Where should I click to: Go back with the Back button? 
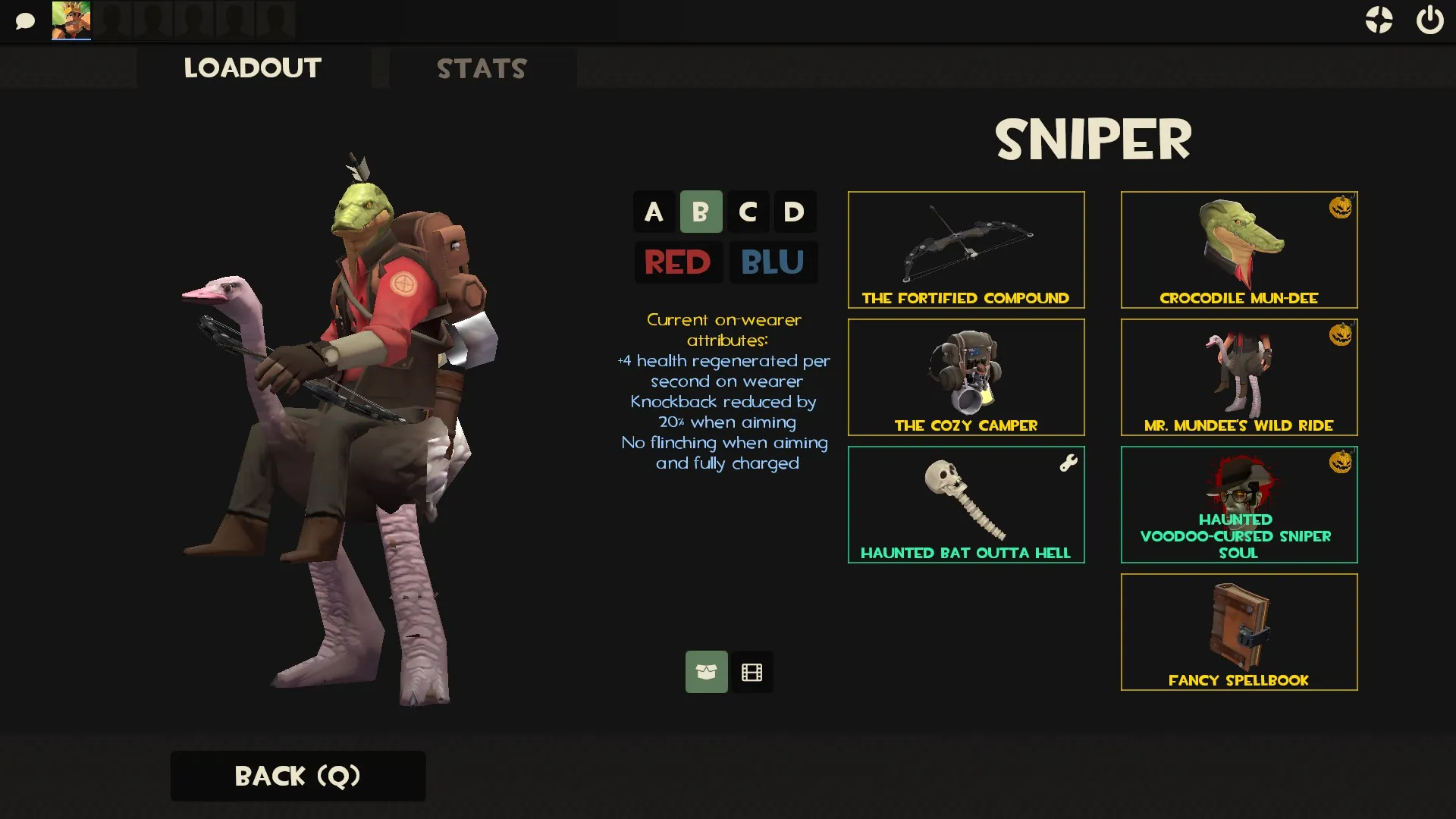point(298,776)
